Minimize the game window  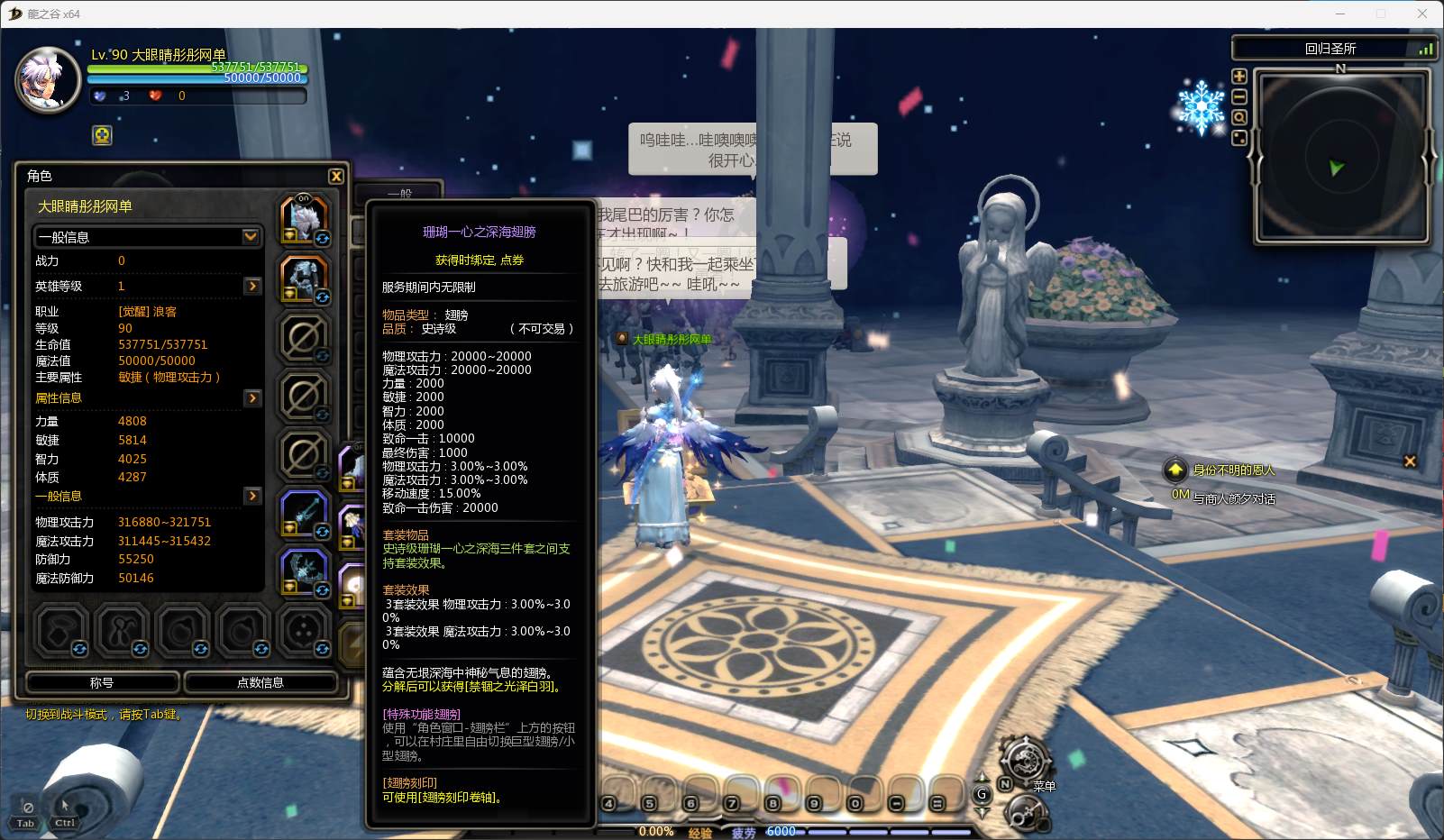[x=1339, y=14]
